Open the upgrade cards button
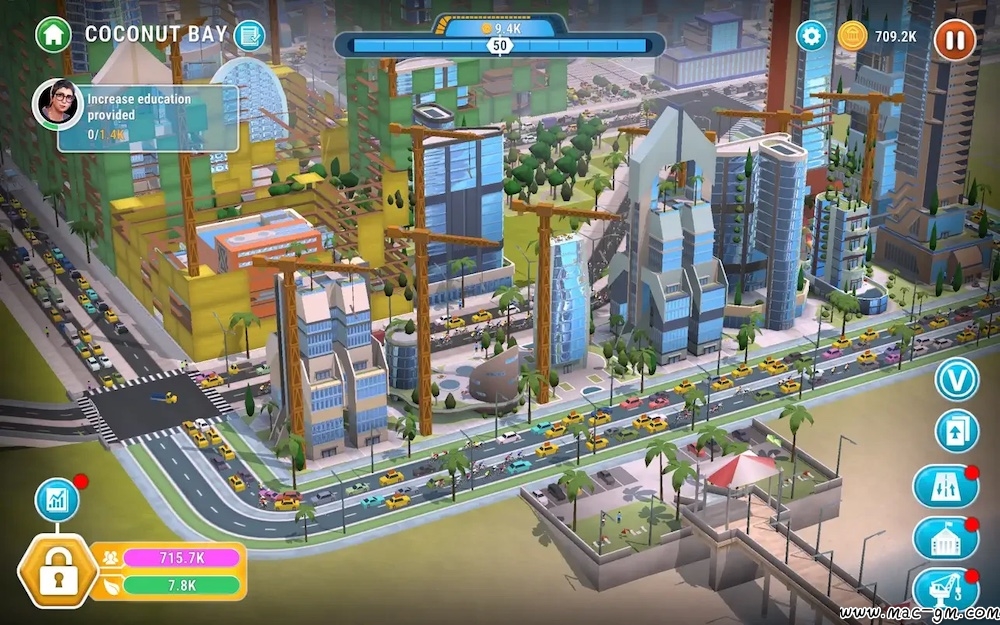 [955, 431]
